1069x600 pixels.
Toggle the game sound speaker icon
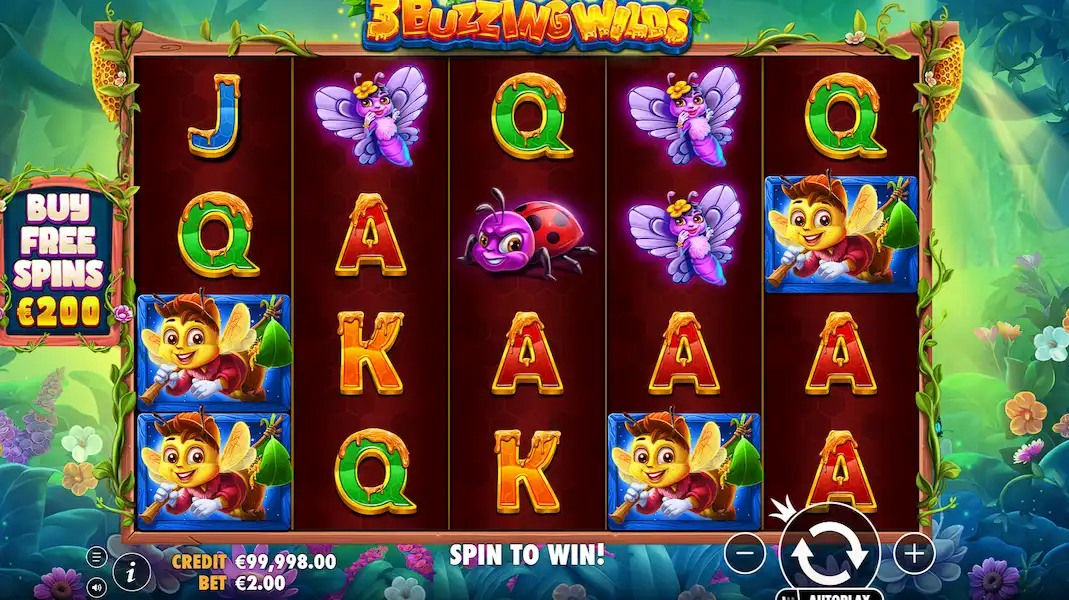pos(96,585)
